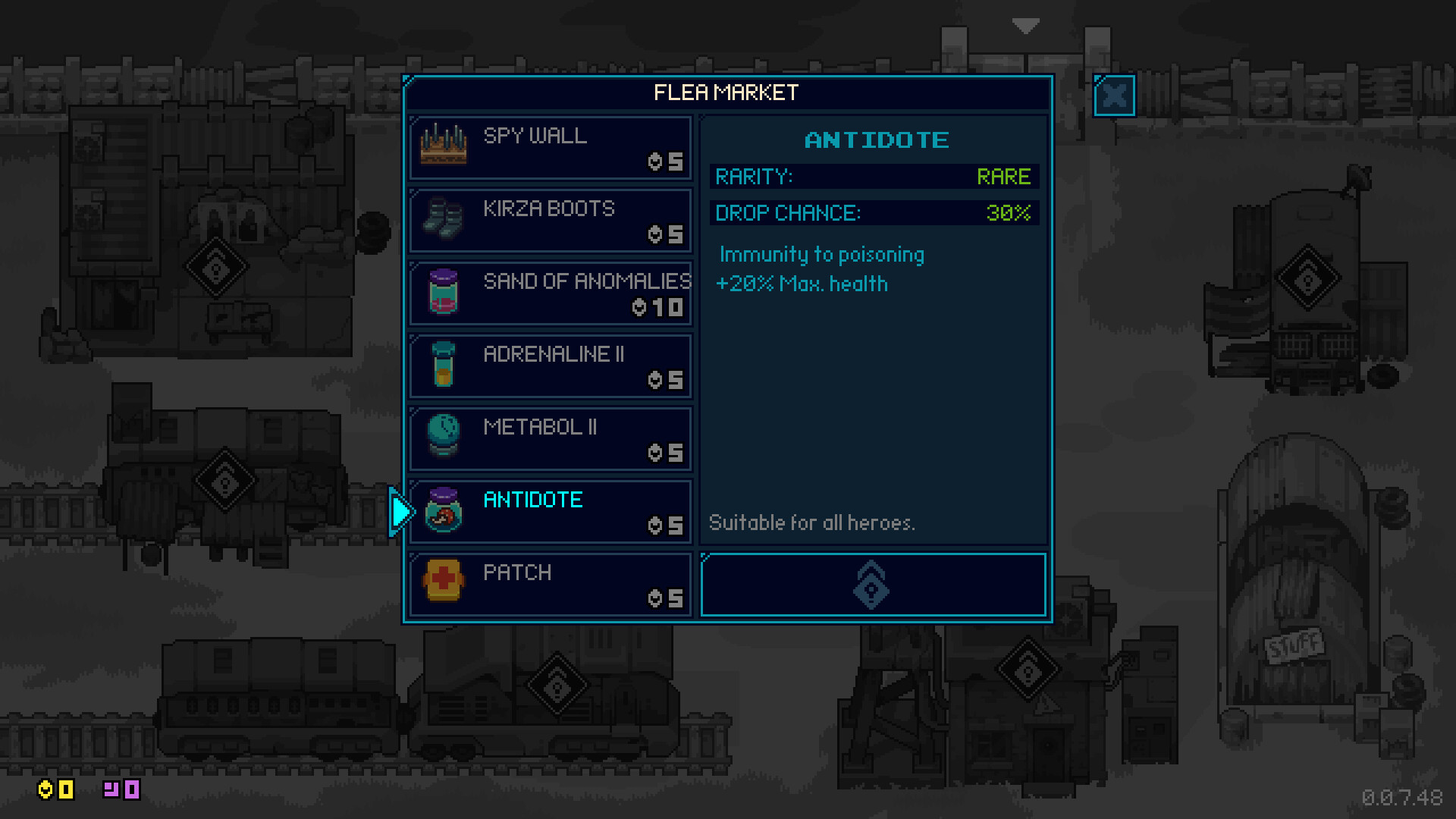Close the Flea Market window
The width and height of the screenshot is (1456, 819).
pos(1113,96)
